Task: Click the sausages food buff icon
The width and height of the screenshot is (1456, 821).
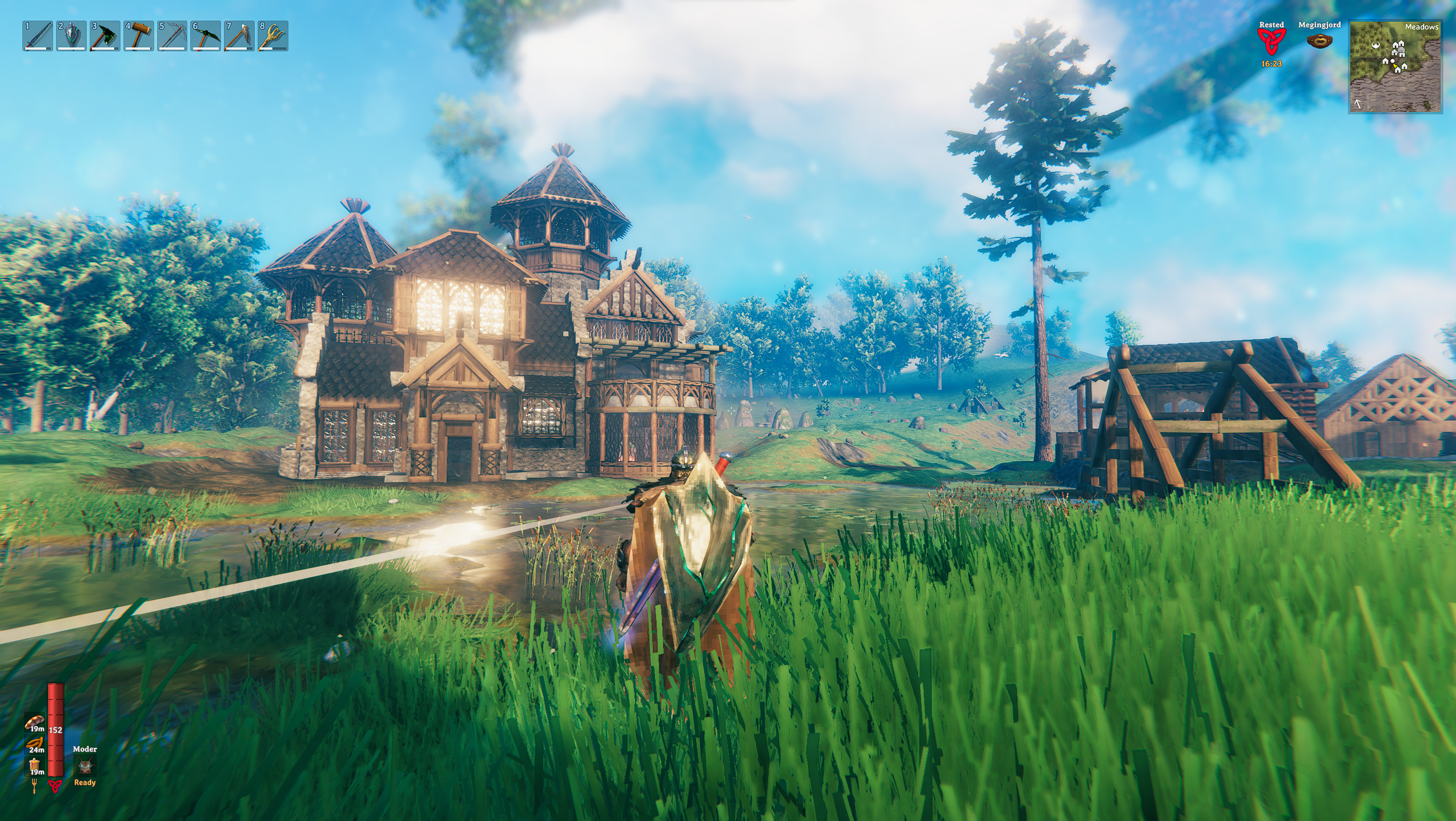Action: [35, 743]
